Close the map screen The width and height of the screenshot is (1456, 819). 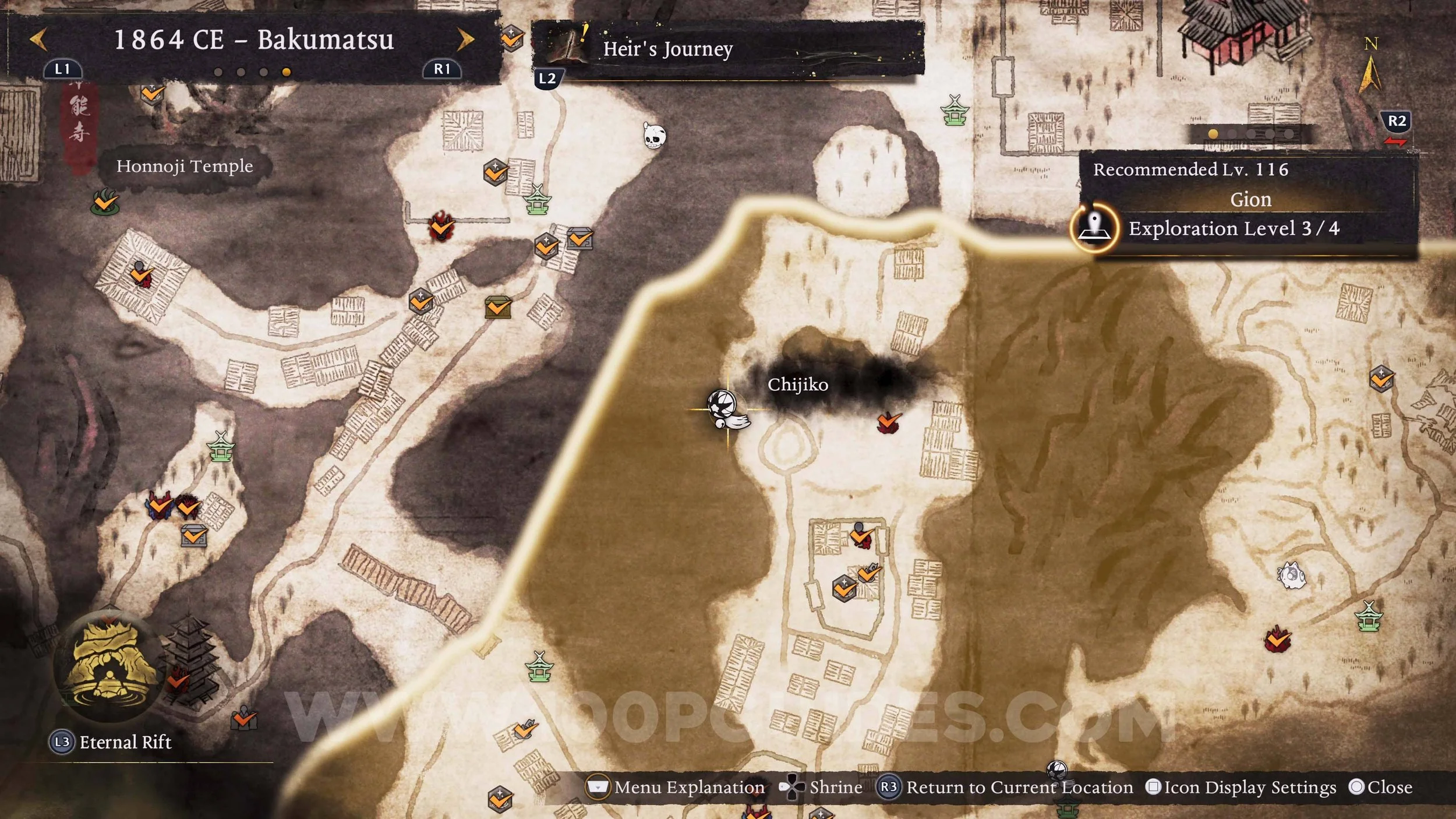point(1381,788)
